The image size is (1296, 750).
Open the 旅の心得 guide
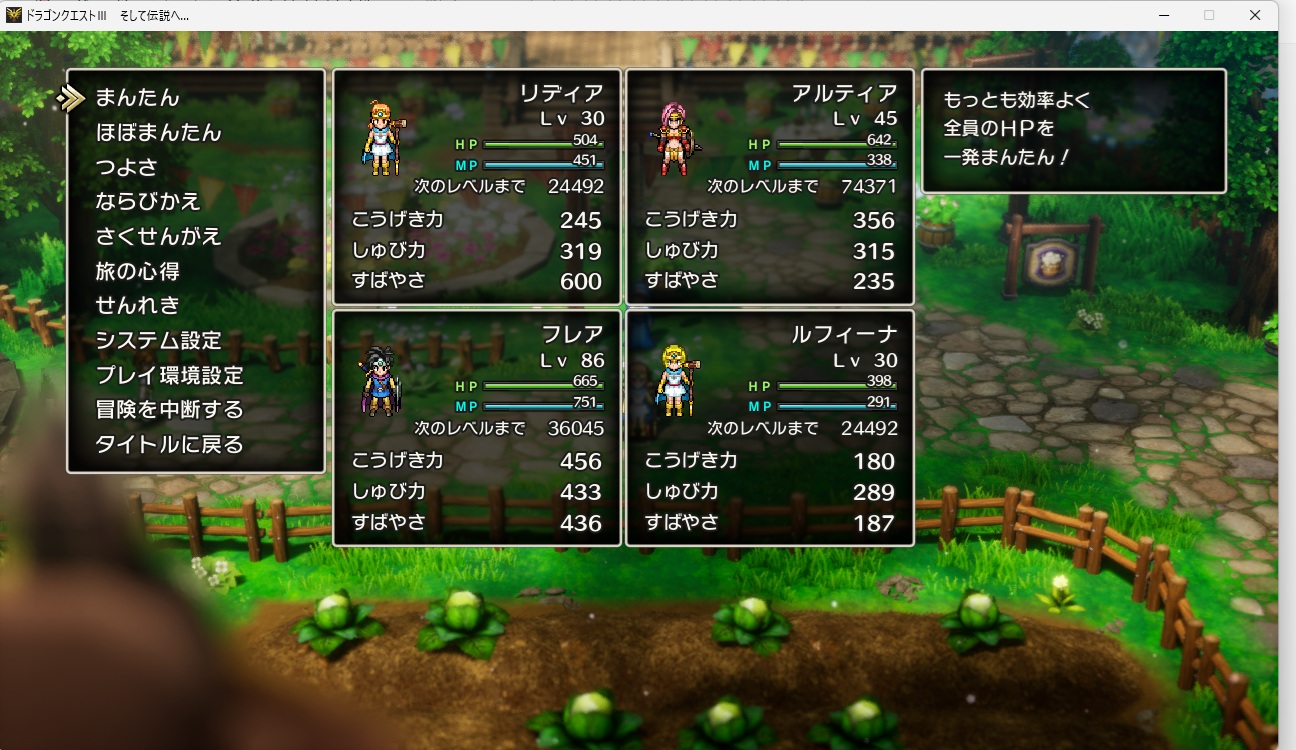pos(137,271)
